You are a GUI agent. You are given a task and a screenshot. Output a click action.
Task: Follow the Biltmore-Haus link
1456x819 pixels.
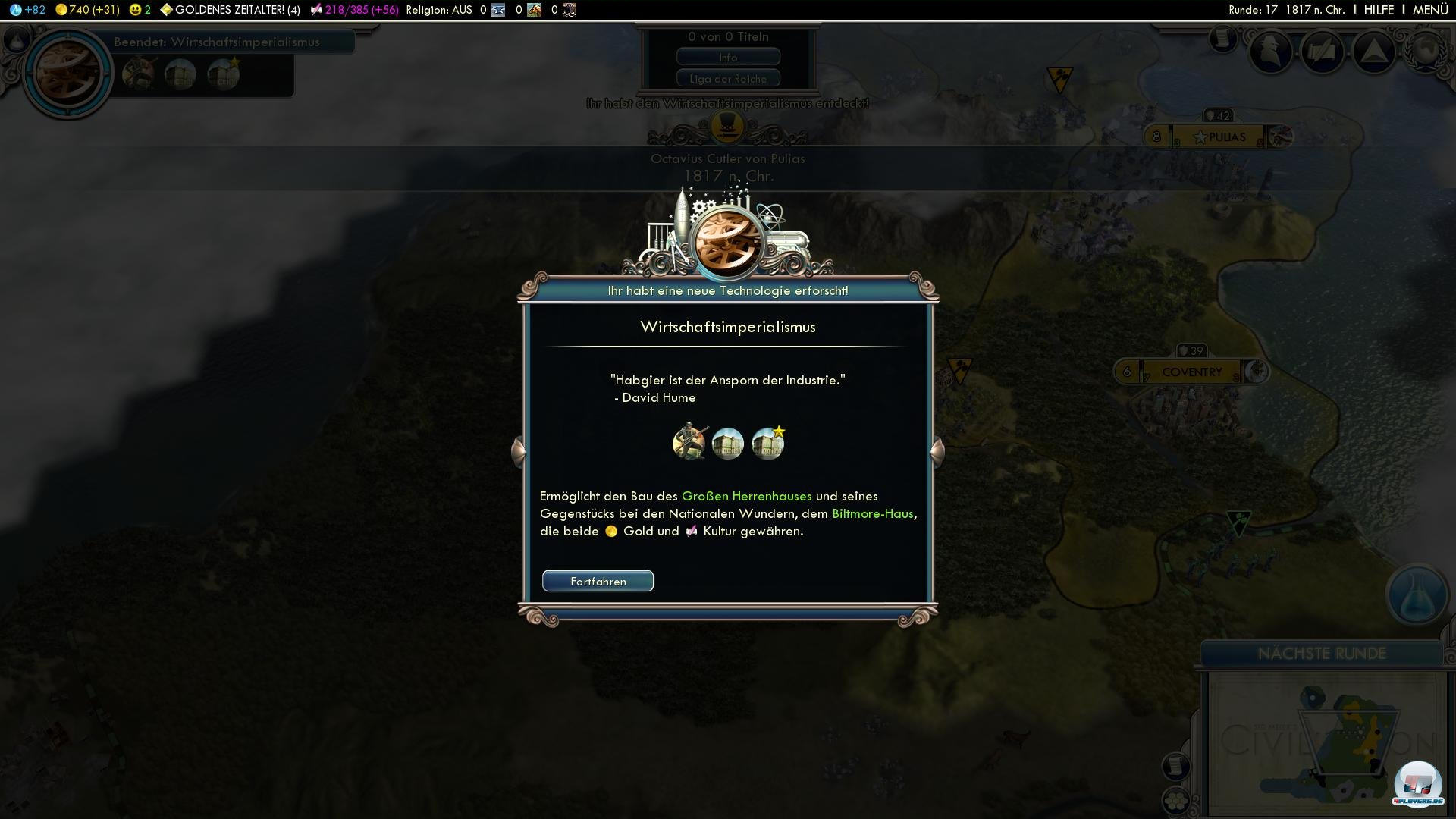pos(872,514)
